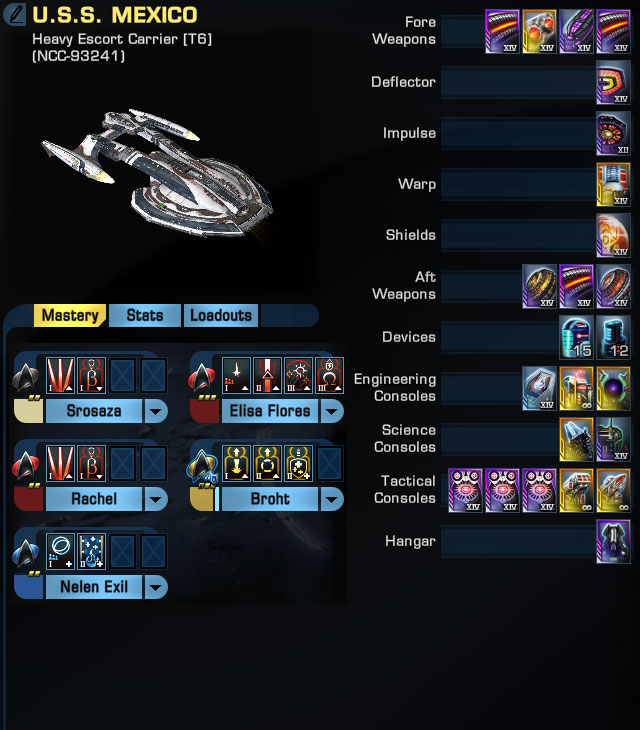Expand the Elisa Flores station dropdown
This screenshot has width=640, height=730.
(332, 411)
